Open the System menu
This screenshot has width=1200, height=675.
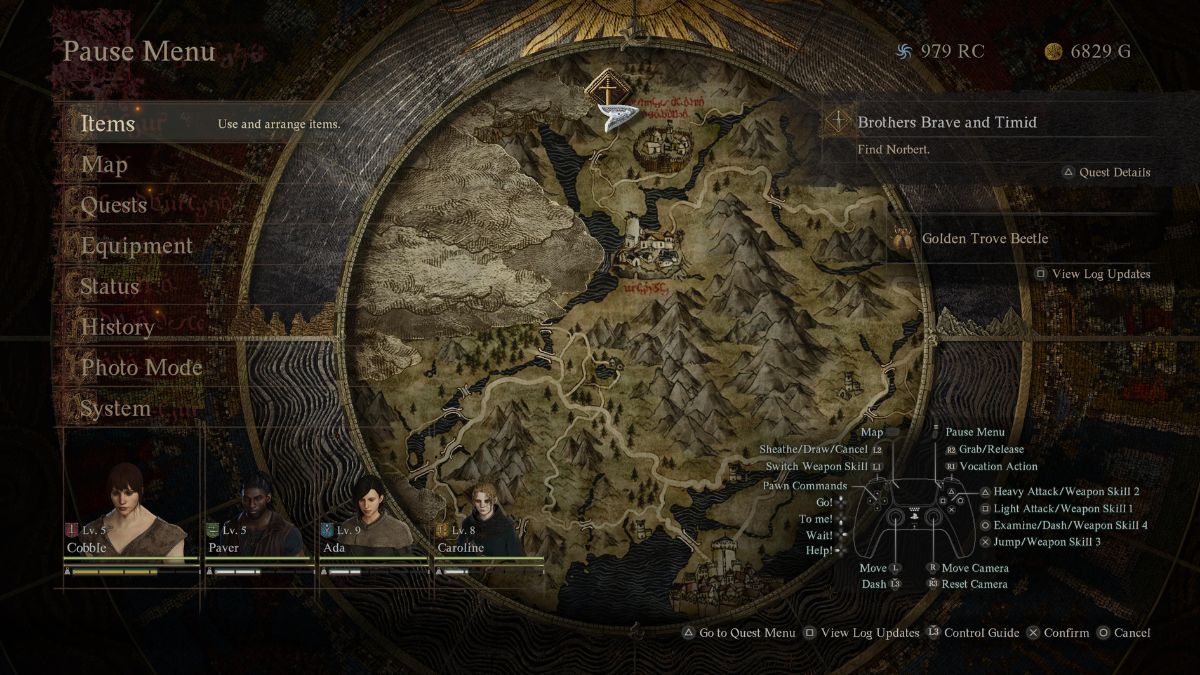pos(116,408)
